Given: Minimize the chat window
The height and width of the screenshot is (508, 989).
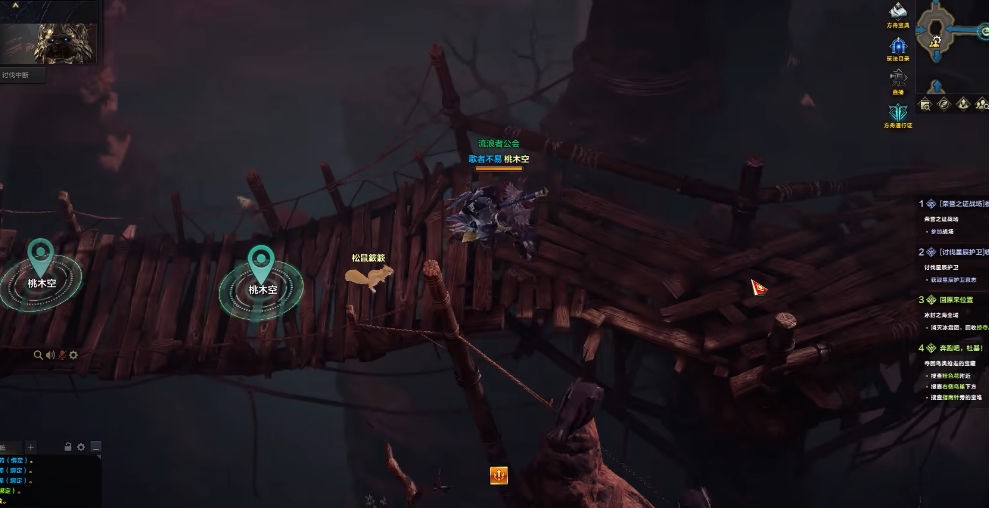Looking at the screenshot, I should click(x=94, y=447).
